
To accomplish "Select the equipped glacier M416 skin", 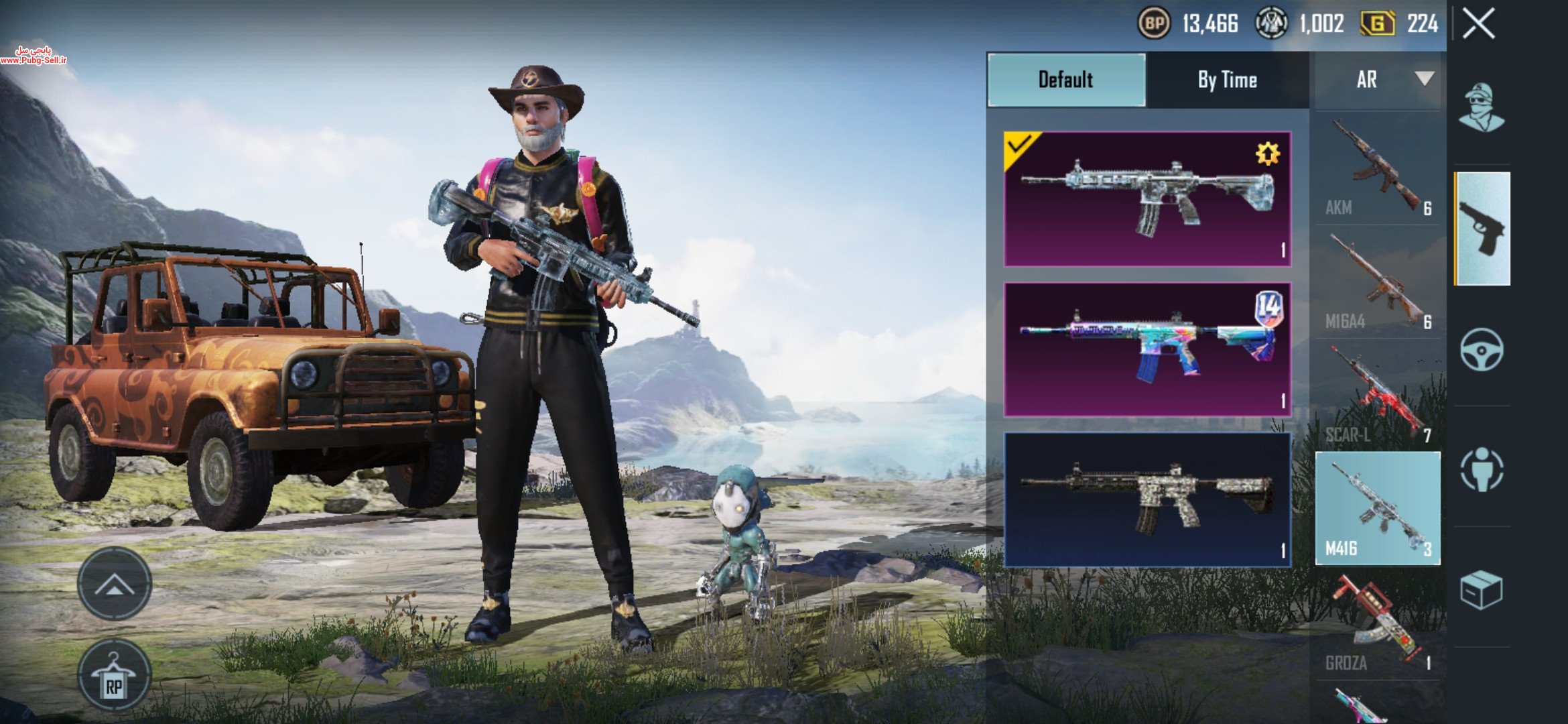I will click(x=1147, y=199).
